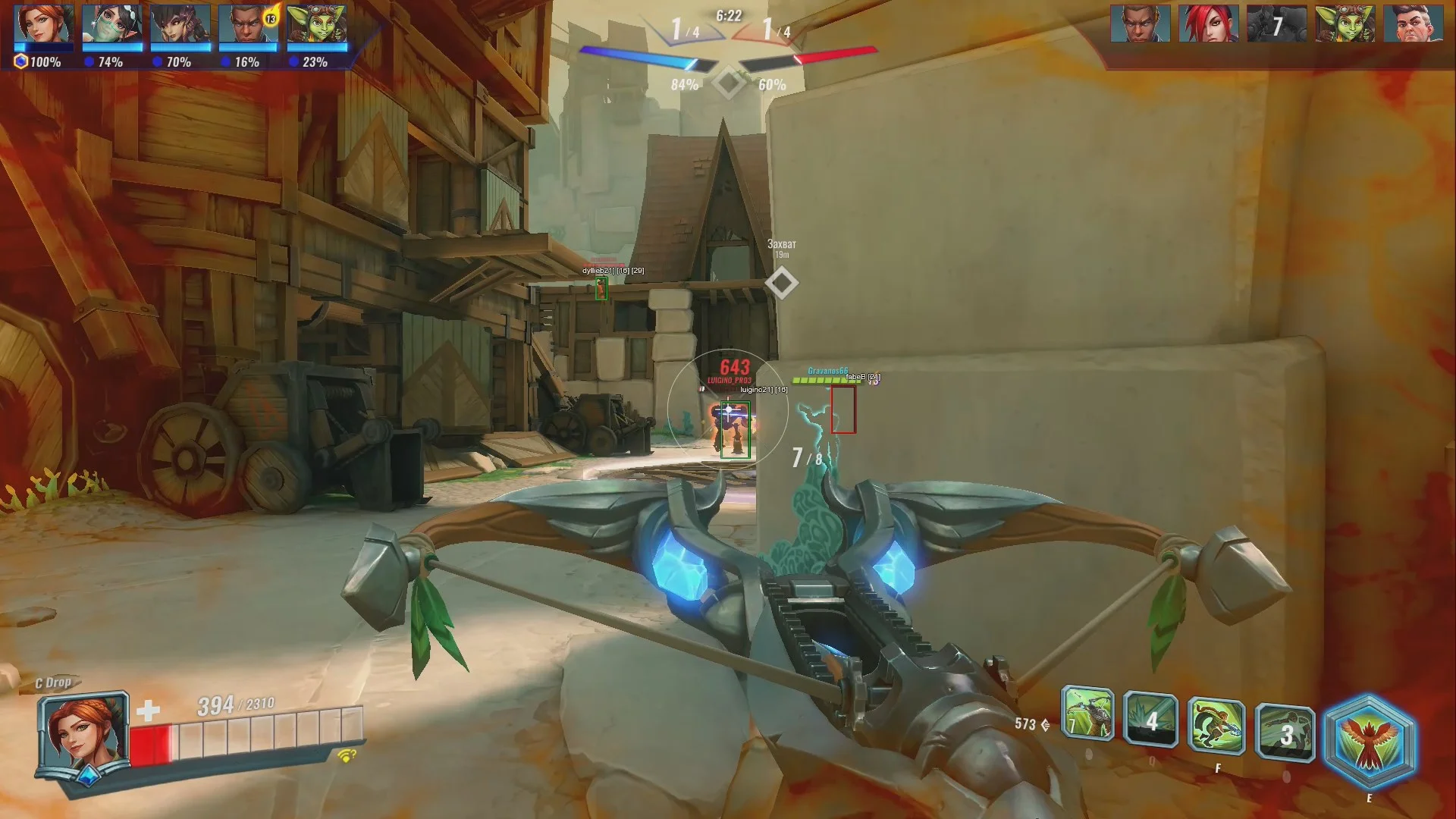Select the green-masked ally portrait at 74%
The height and width of the screenshot is (819, 1456).
click(111, 25)
